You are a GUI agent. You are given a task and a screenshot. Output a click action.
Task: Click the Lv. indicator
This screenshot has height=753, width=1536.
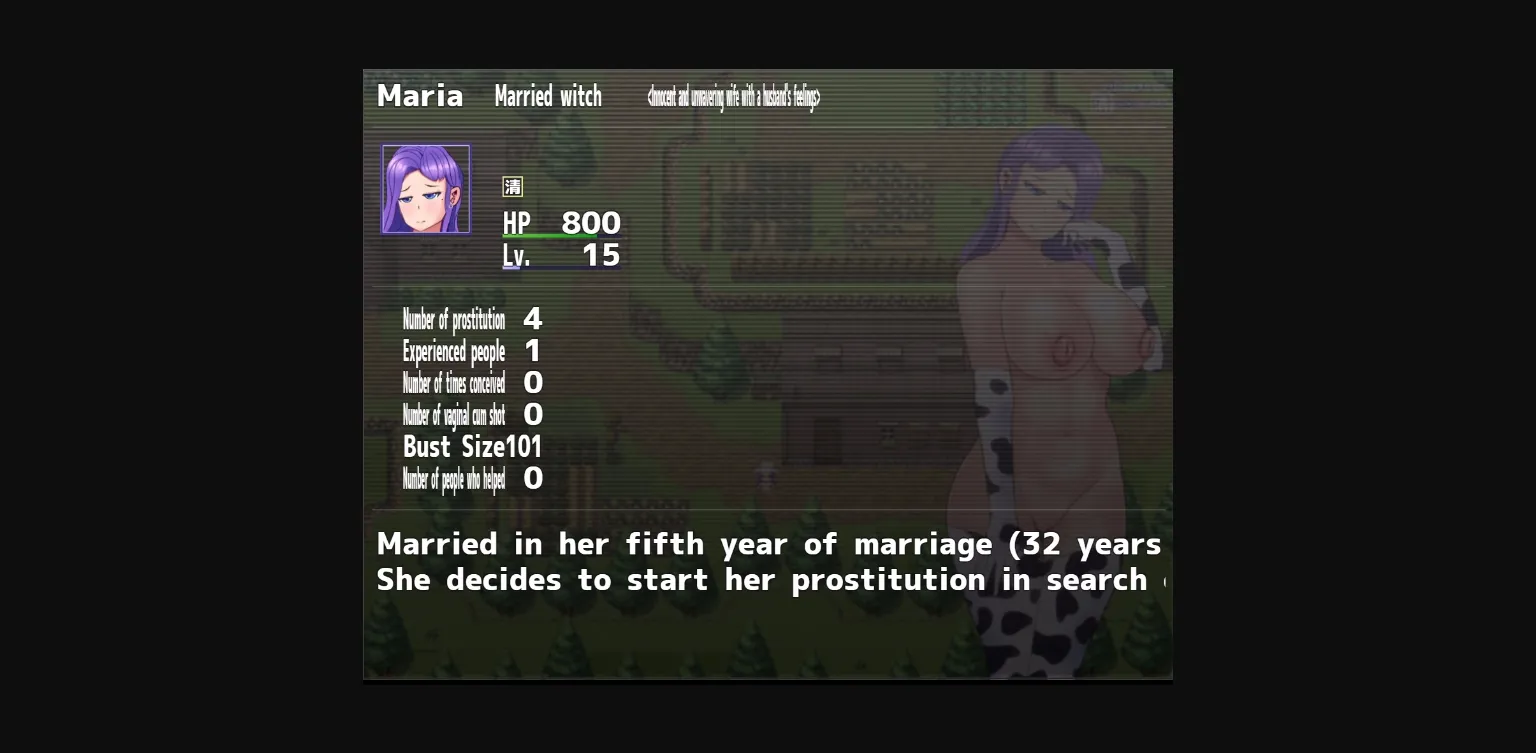(x=516, y=256)
